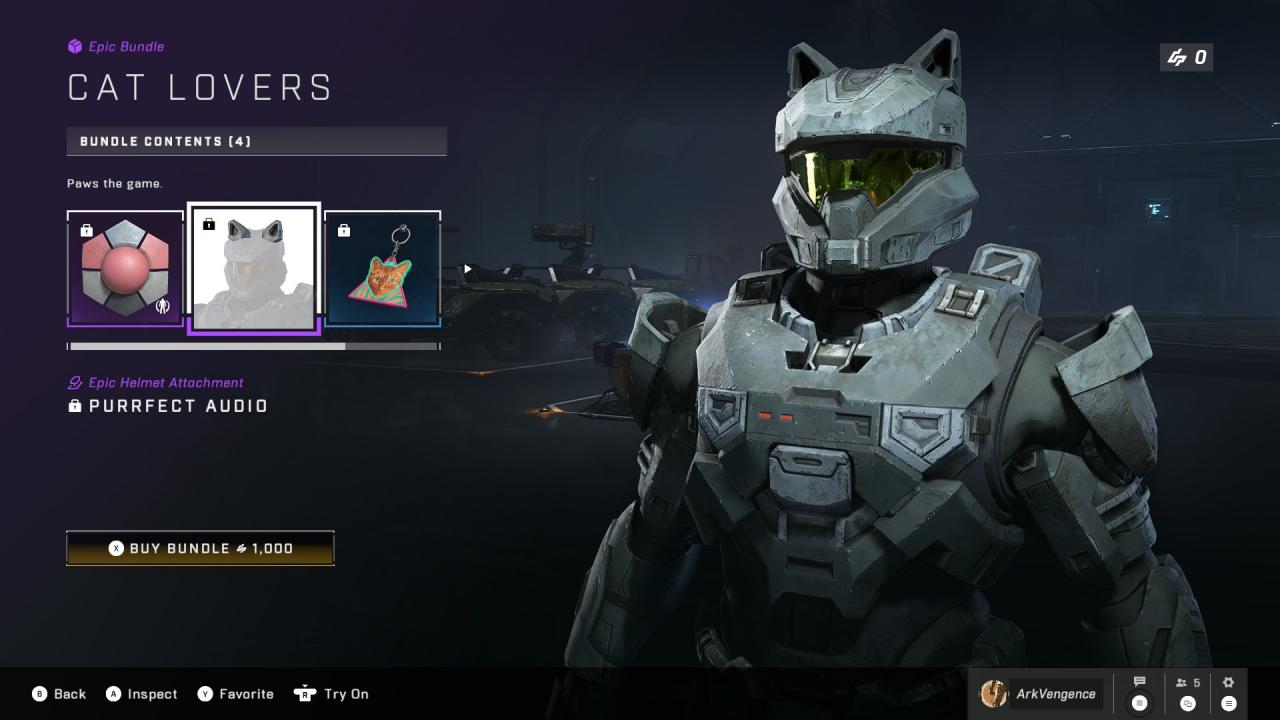Inspect the selected item

(141, 694)
